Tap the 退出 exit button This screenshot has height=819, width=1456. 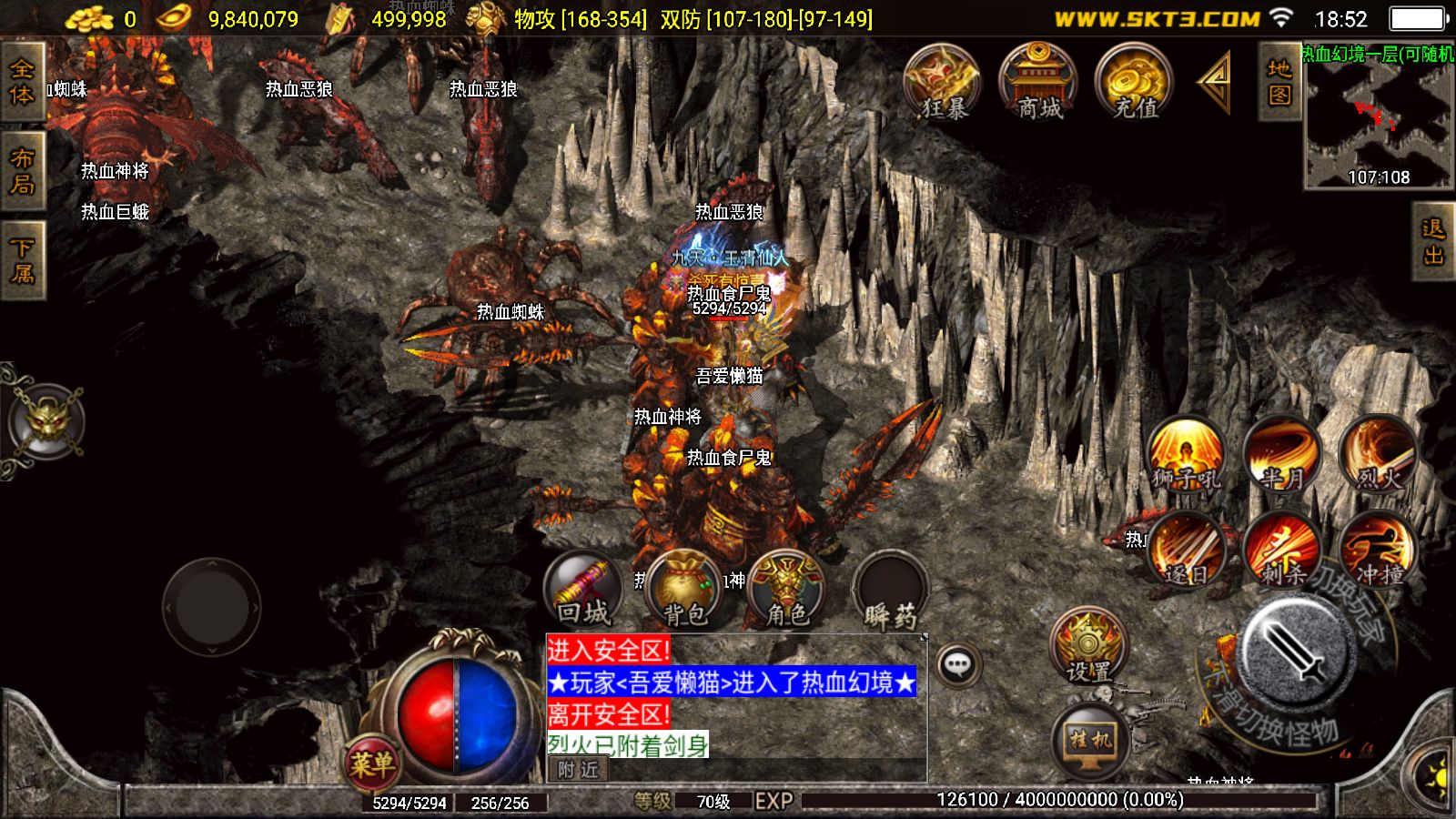coord(1433,241)
